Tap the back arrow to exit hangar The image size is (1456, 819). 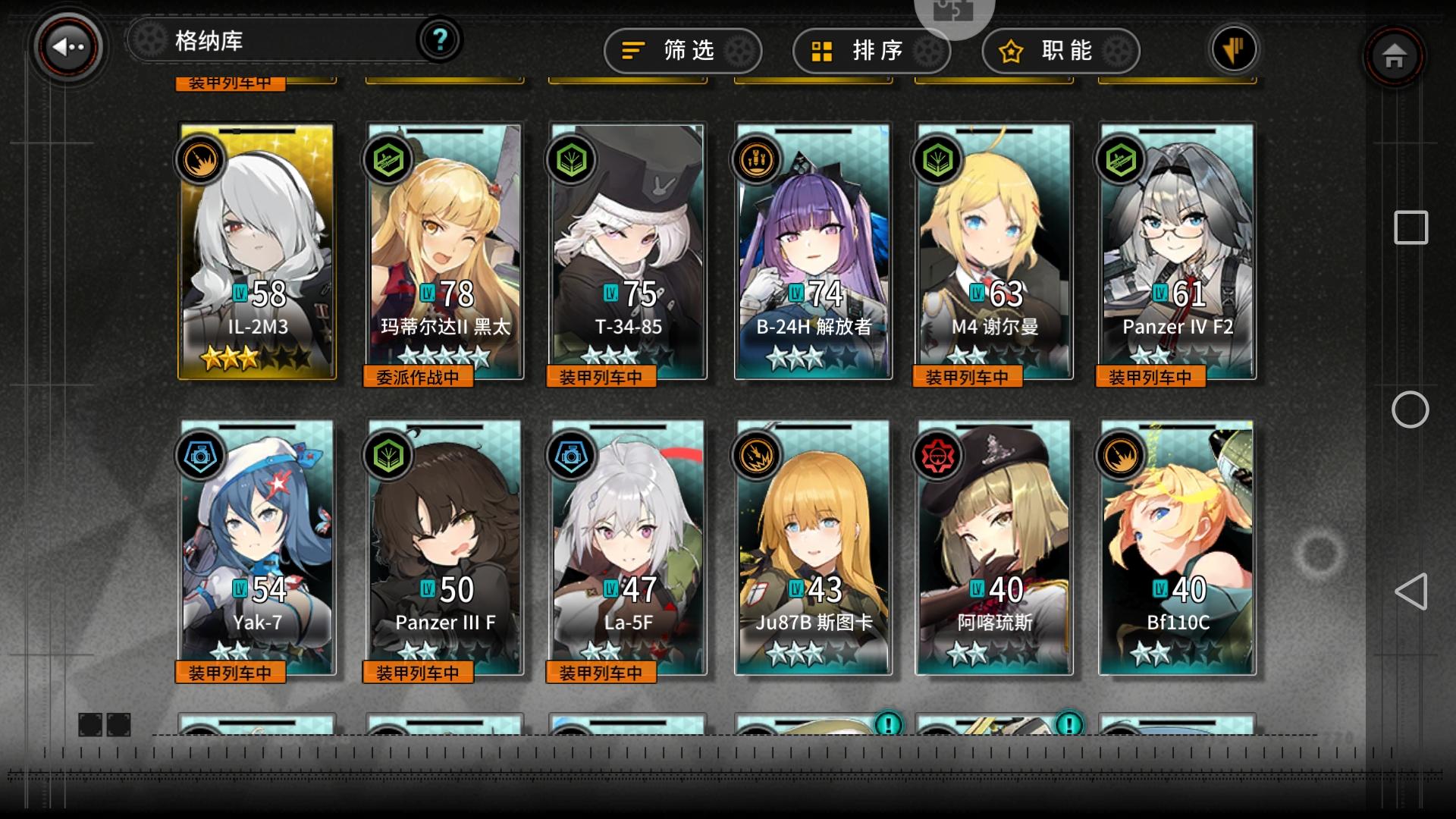67,47
